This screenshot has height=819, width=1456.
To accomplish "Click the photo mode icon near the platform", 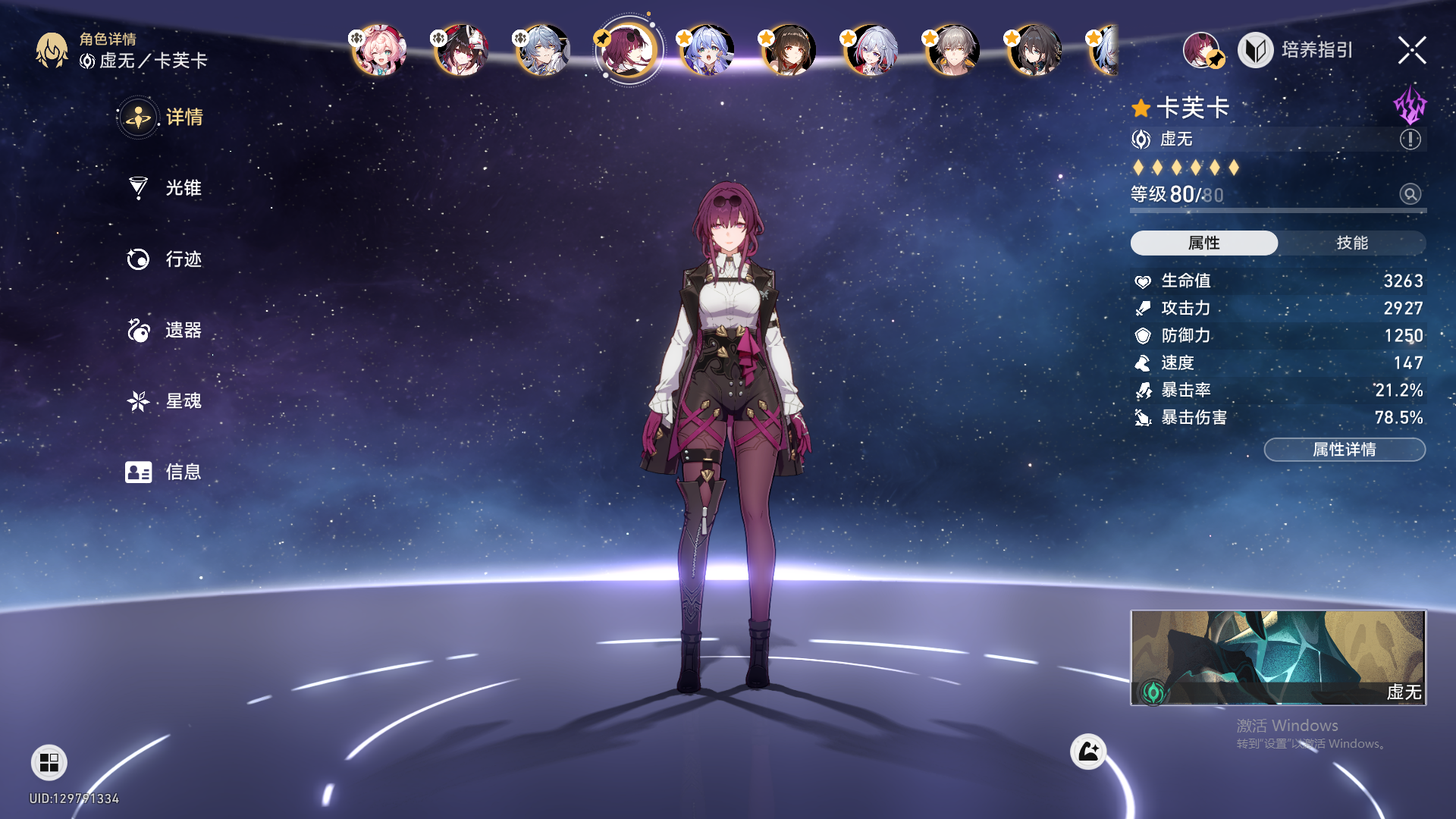I will pos(1088,752).
